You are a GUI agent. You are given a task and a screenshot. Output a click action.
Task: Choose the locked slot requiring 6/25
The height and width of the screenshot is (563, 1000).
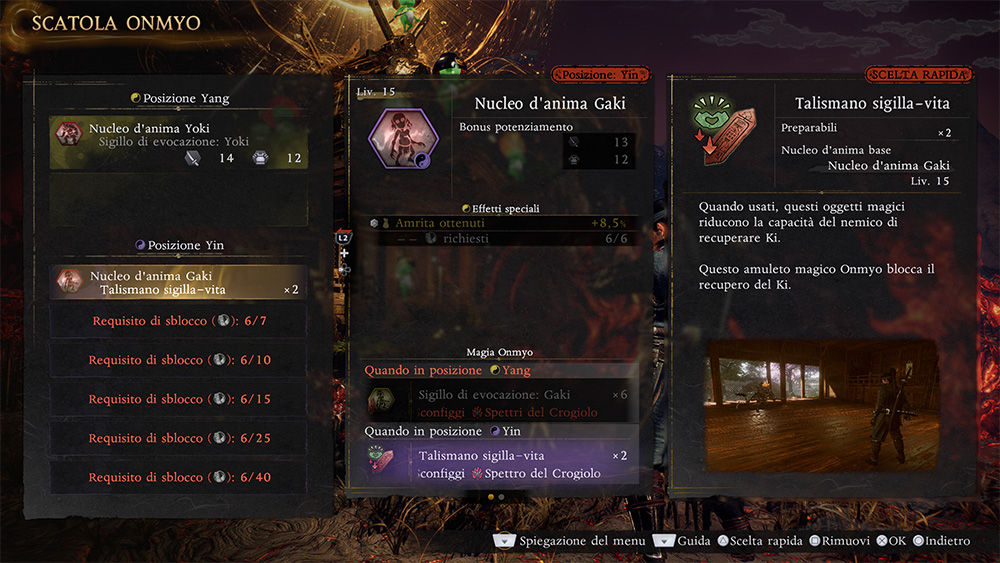[178, 438]
